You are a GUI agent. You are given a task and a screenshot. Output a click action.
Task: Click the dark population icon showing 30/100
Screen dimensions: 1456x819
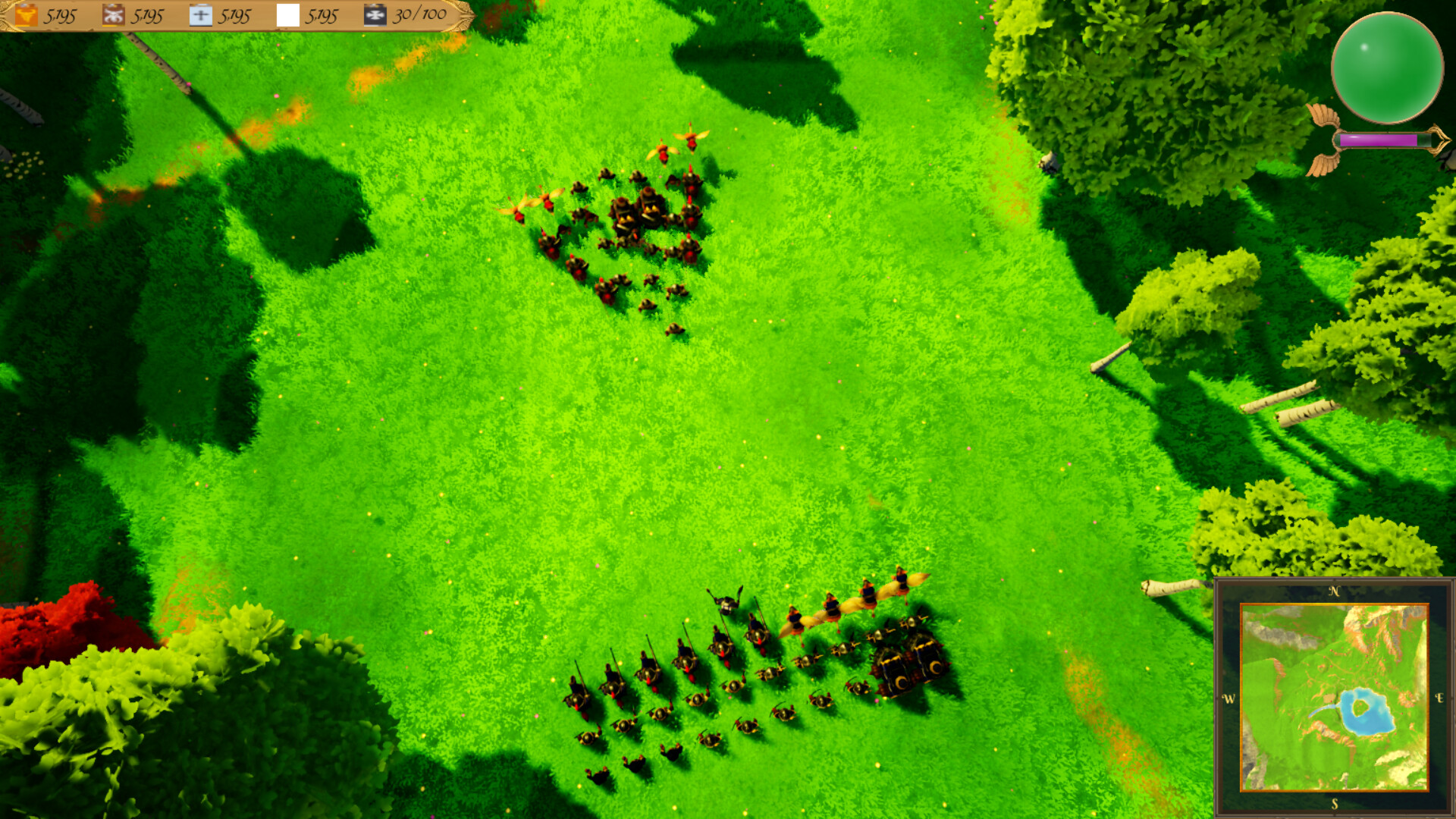click(x=374, y=15)
